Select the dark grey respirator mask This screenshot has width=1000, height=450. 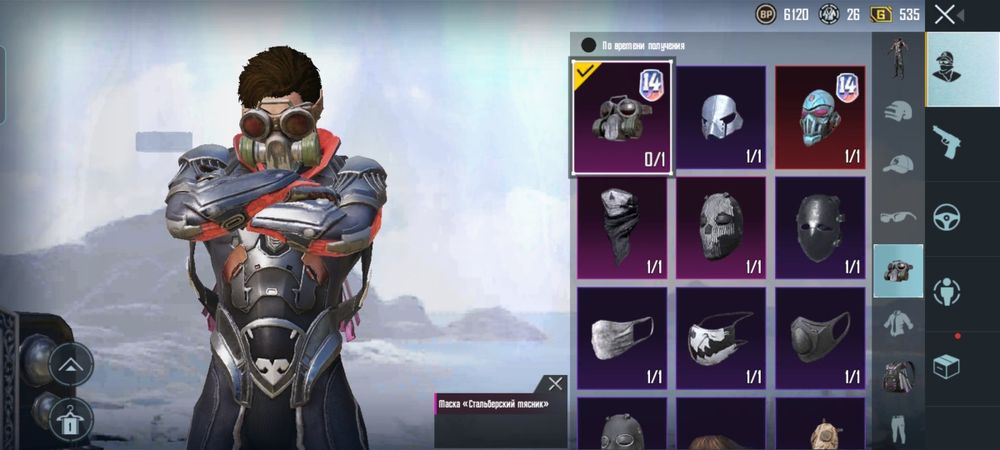(x=820, y=338)
